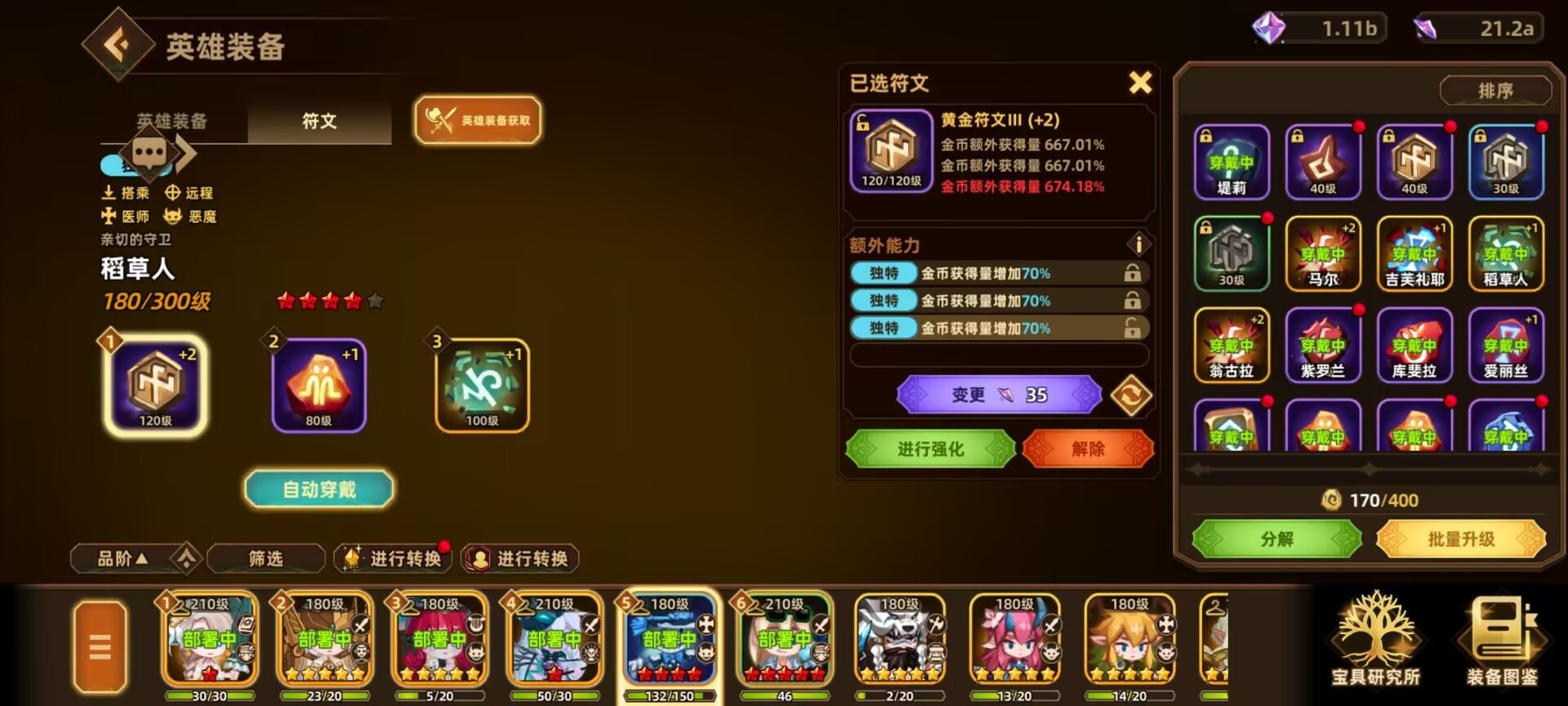Open the hamburger menu at bottom left
This screenshot has height=706, width=1568.
coord(100,645)
